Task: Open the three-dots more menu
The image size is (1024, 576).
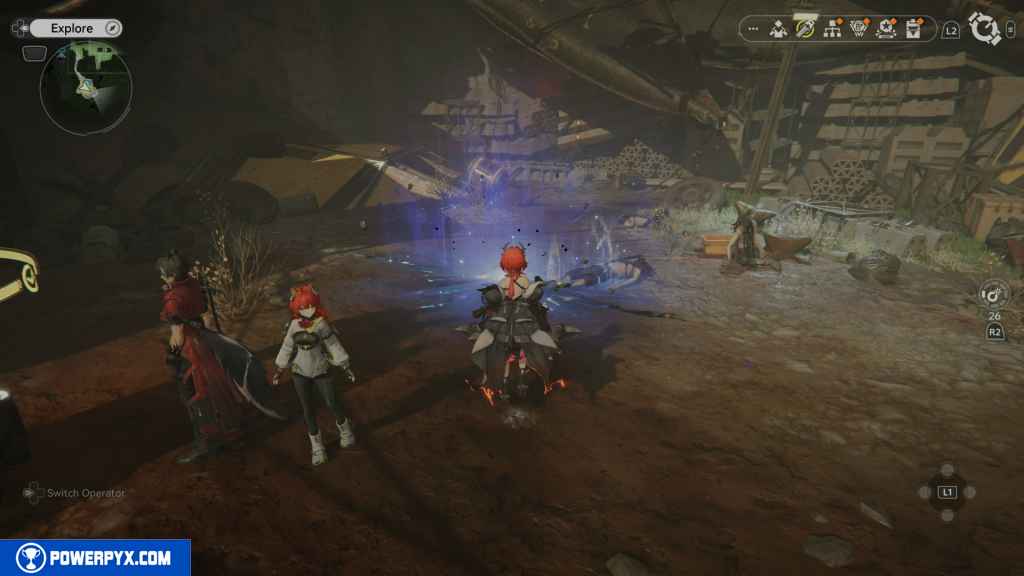Action: [753, 29]
